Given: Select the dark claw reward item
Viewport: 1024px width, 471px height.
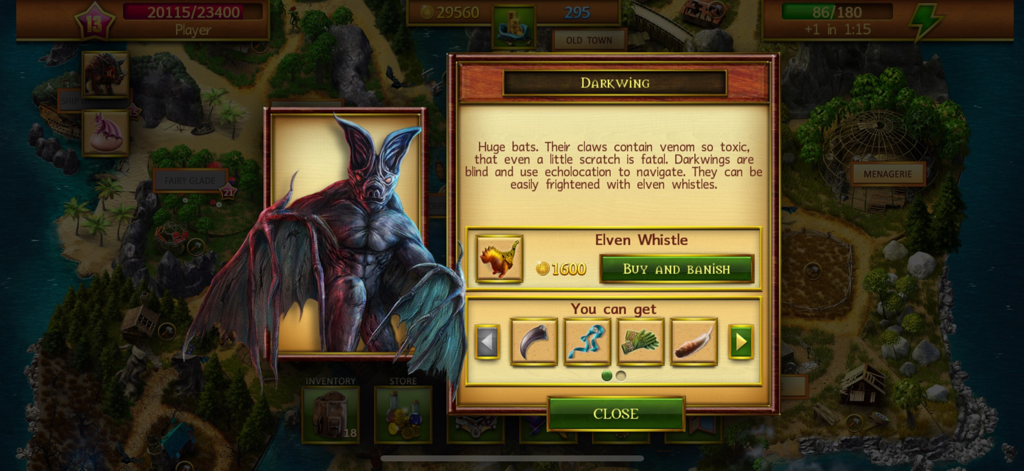Looking at the screenshot, I should point(534,342).
